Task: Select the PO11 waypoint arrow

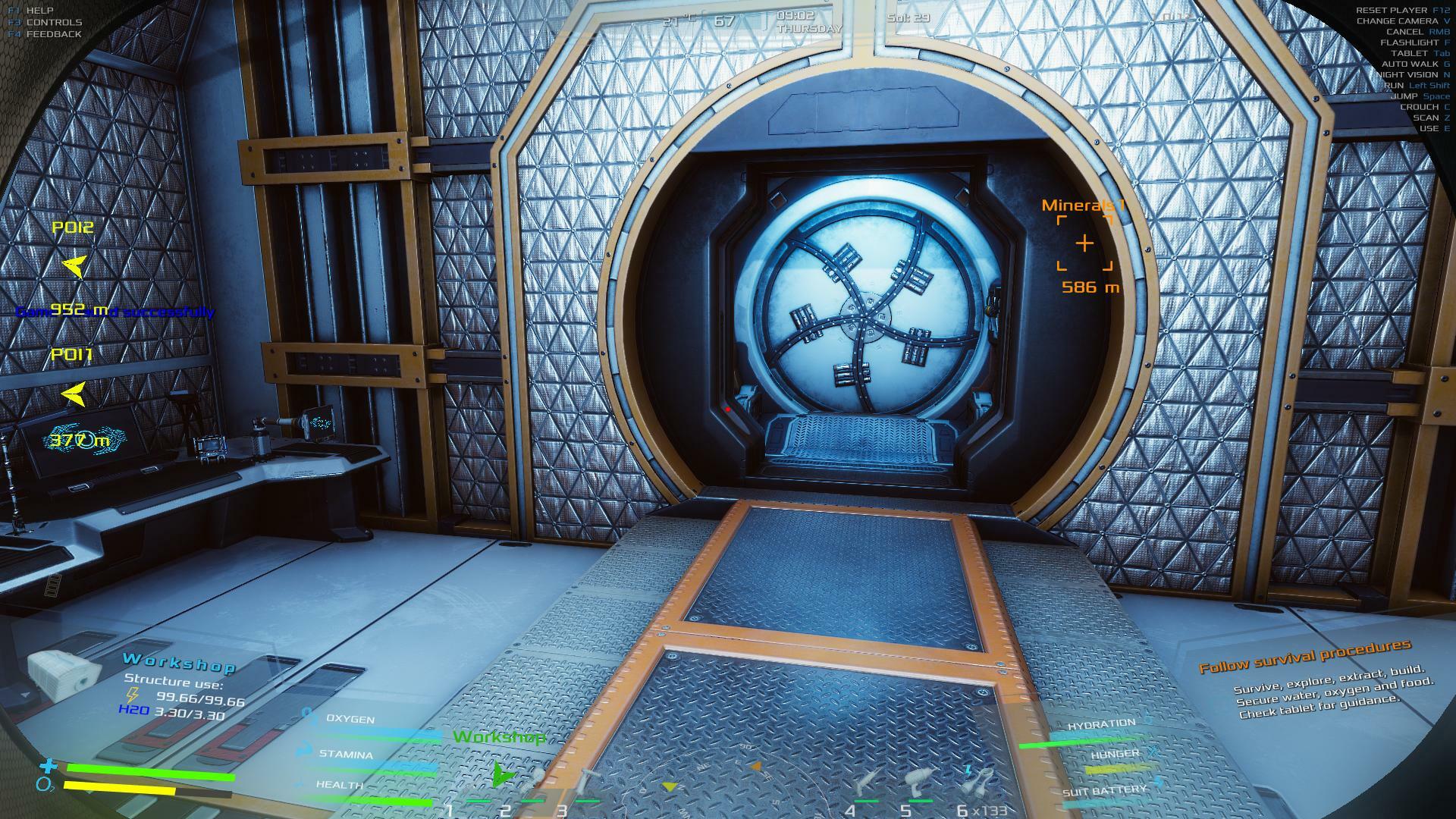Action: (x=74, y=393)
